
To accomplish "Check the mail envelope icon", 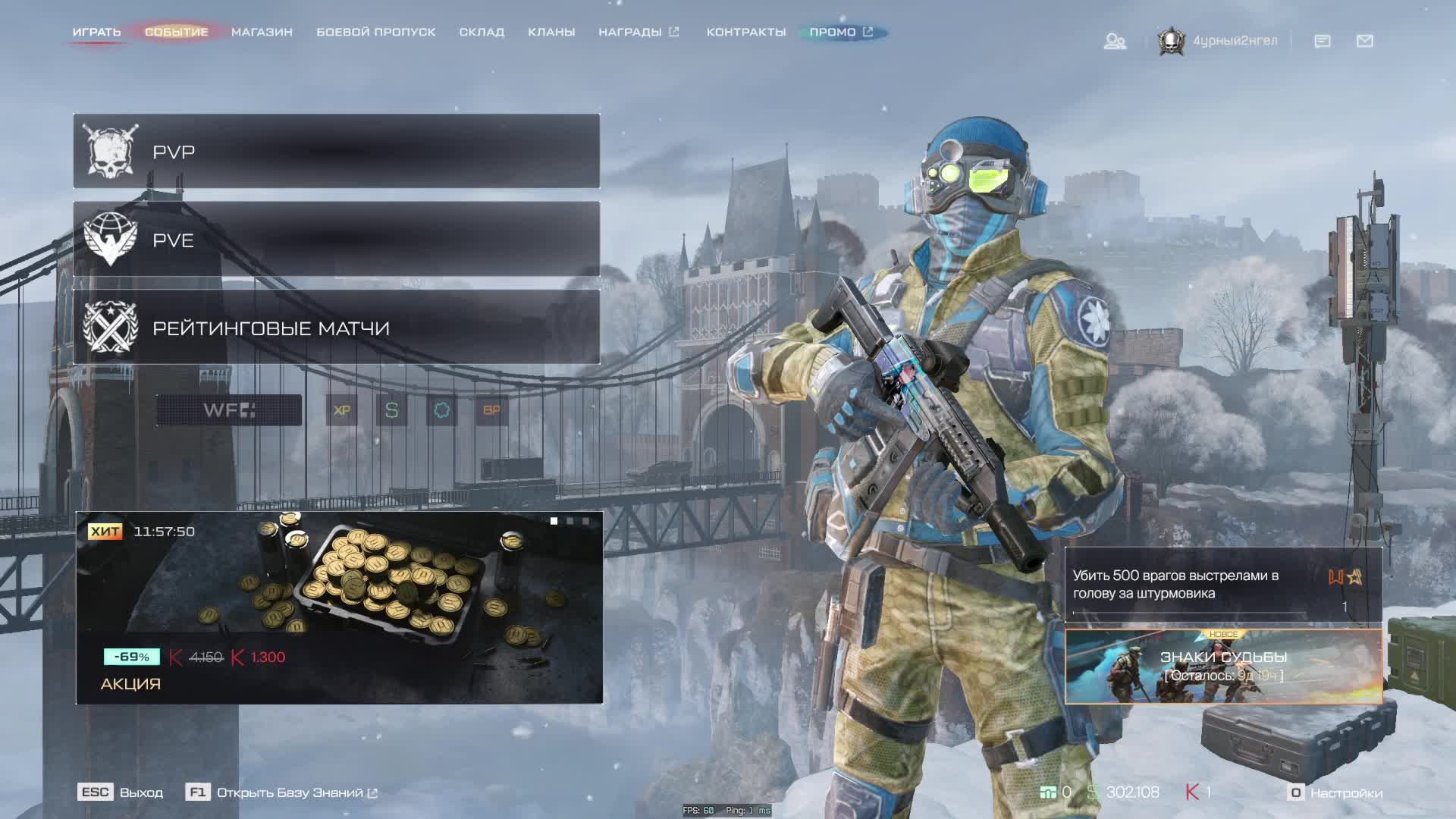I will 1364,41.
